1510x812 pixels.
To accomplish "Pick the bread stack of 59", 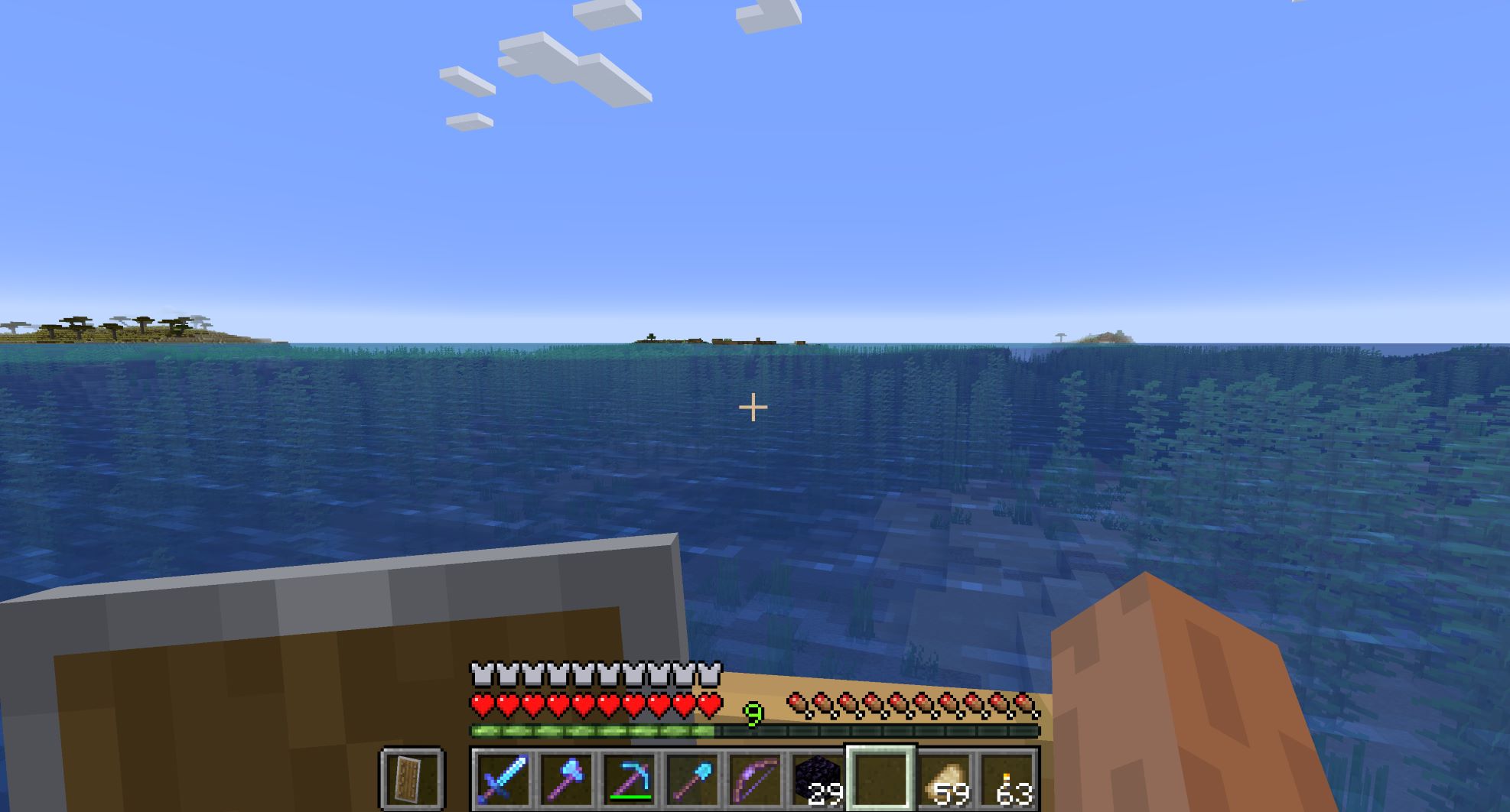I will click(943, 778).
